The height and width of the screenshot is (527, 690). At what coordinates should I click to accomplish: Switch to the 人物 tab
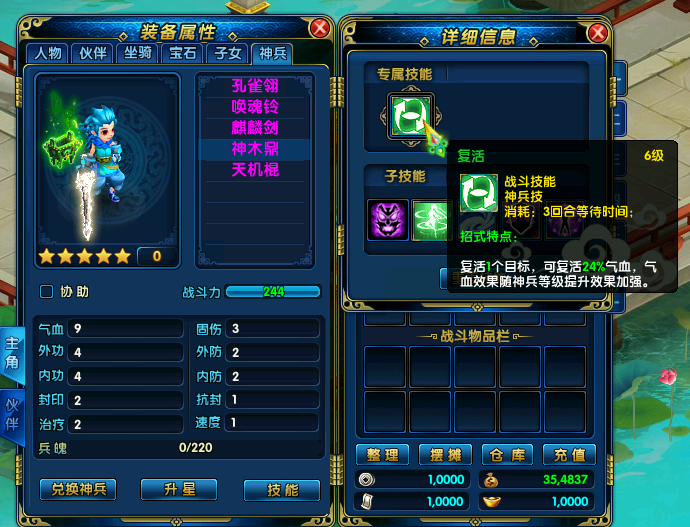[48, 53]
